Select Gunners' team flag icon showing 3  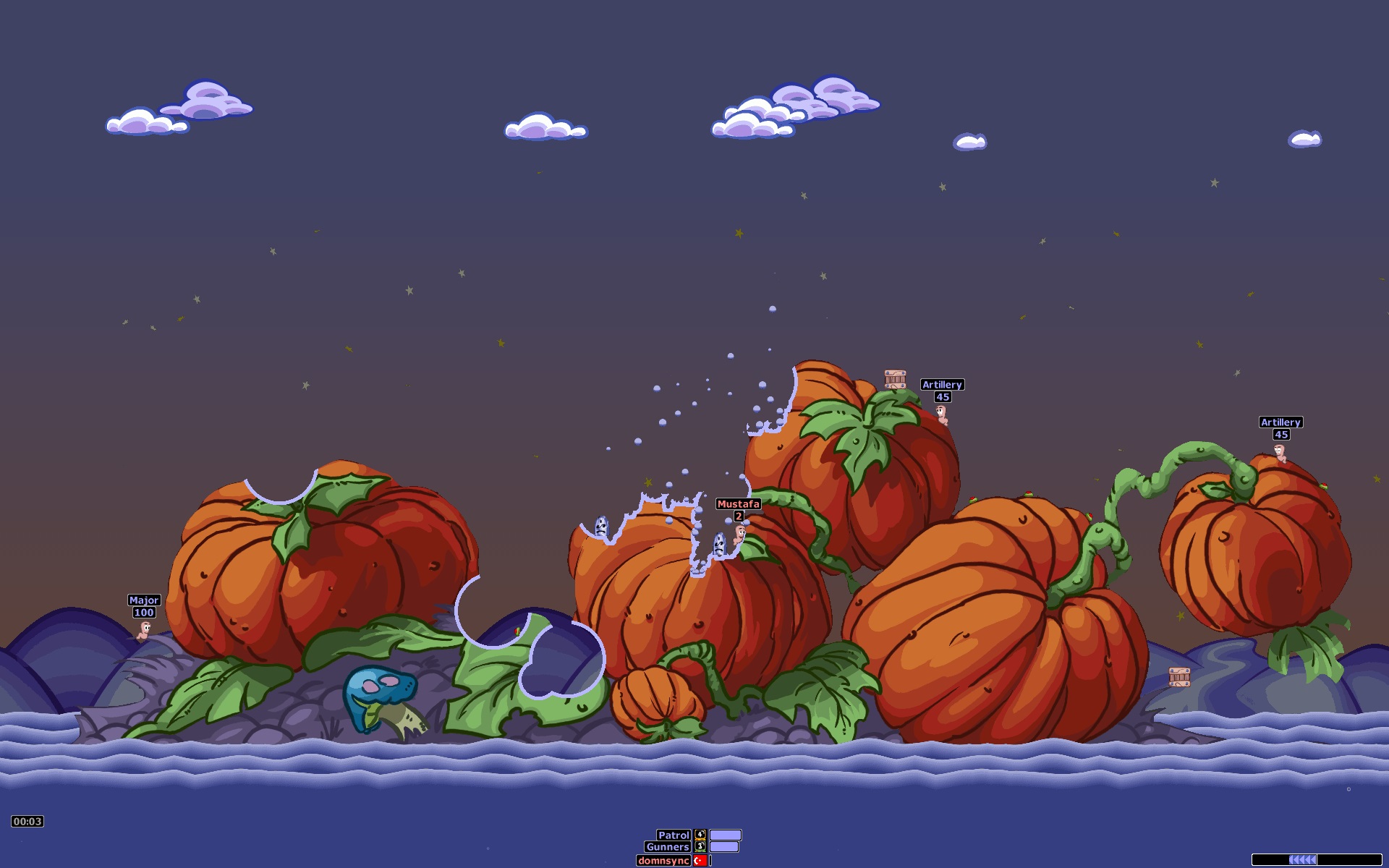(x=700, y=848)
